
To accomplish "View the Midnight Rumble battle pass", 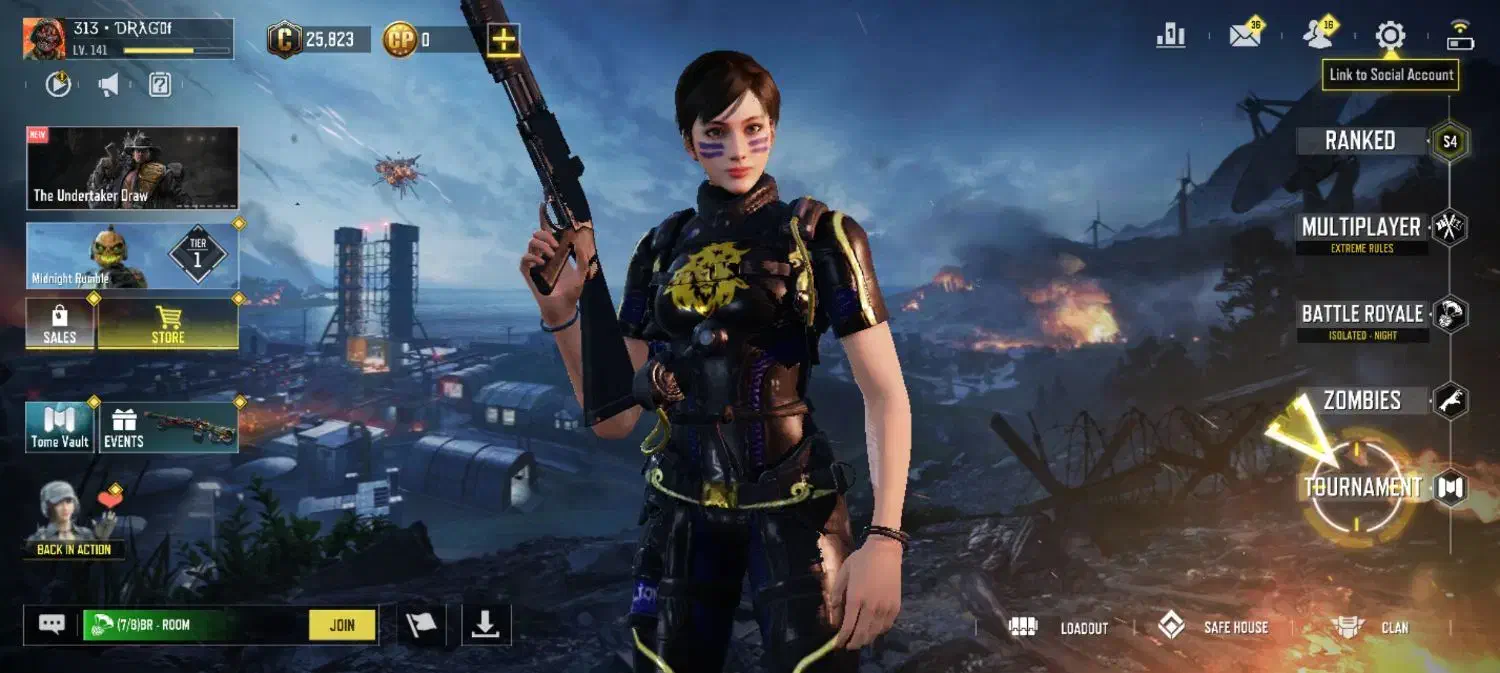I will [x=132, y=257].
